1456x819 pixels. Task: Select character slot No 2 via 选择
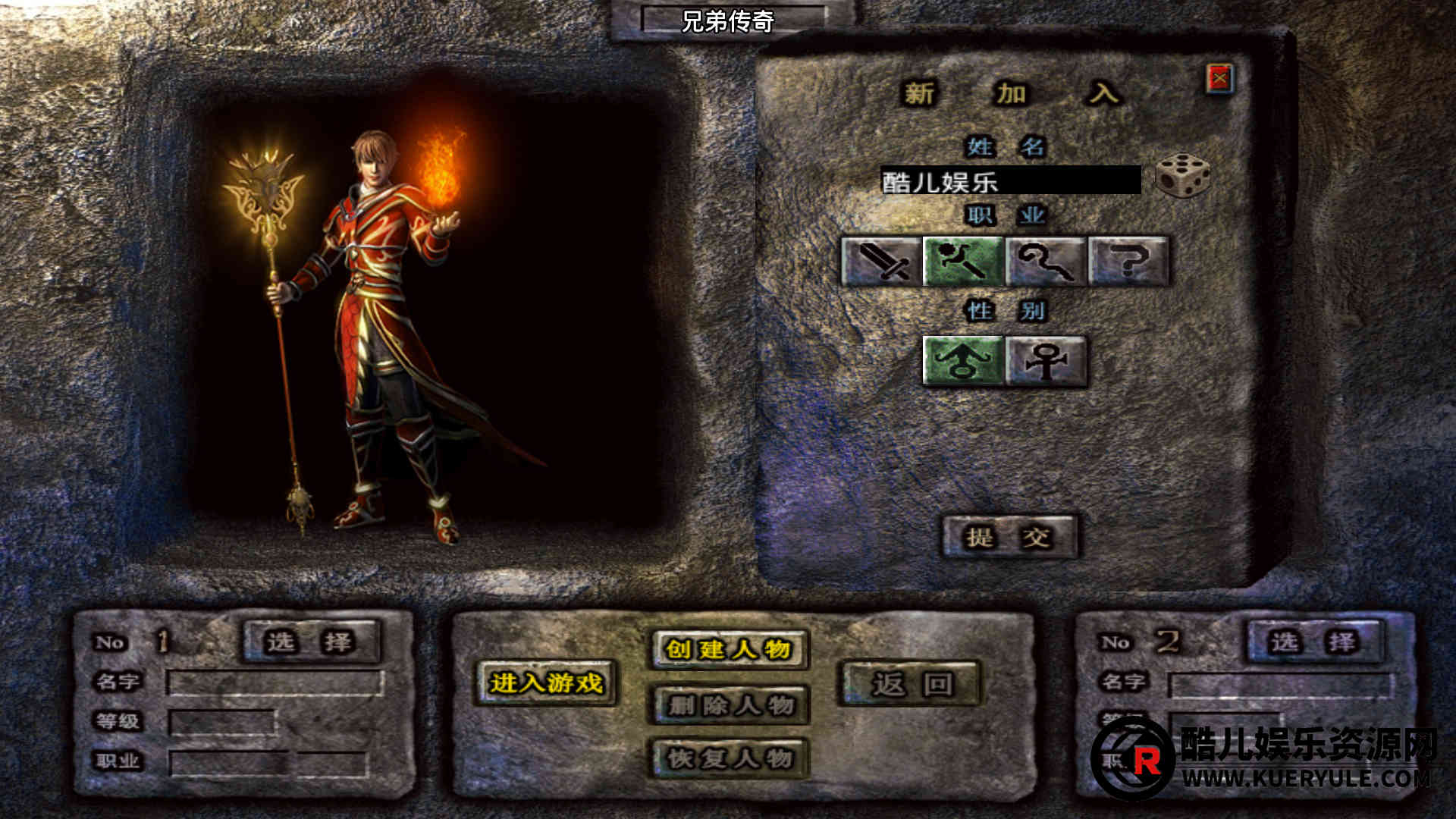1314,642
